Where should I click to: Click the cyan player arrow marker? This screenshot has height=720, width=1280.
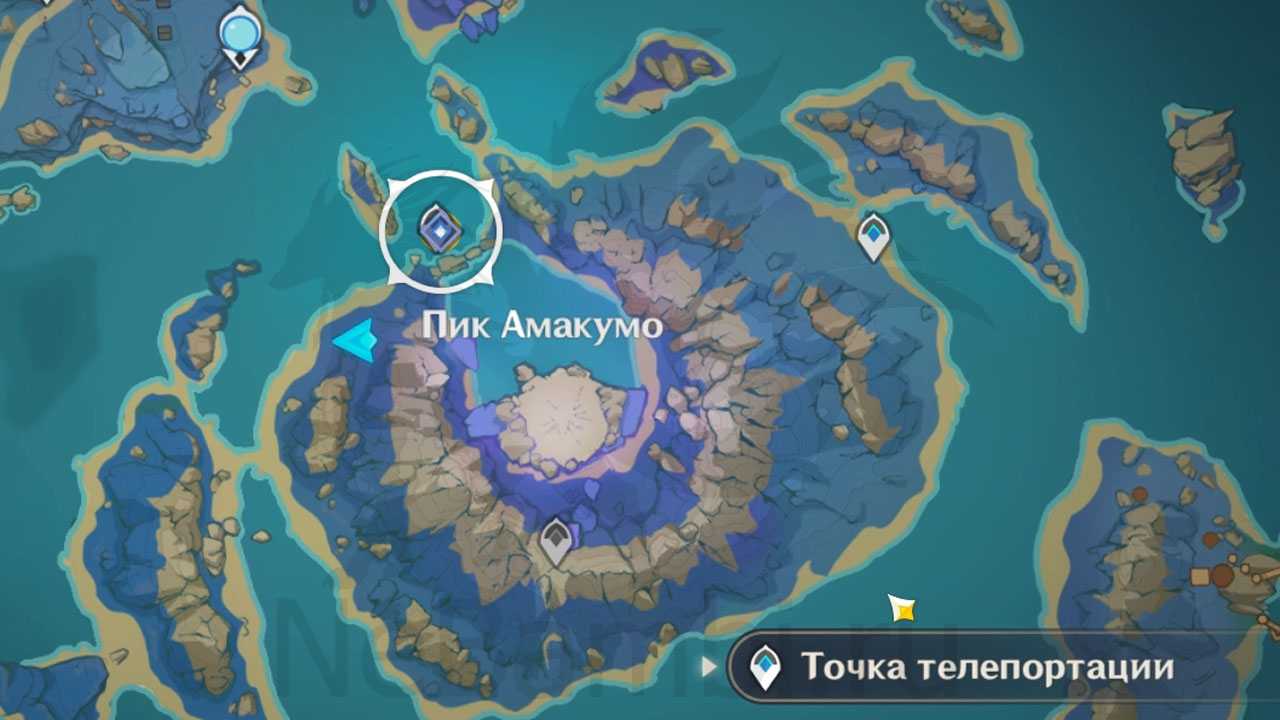355,340
